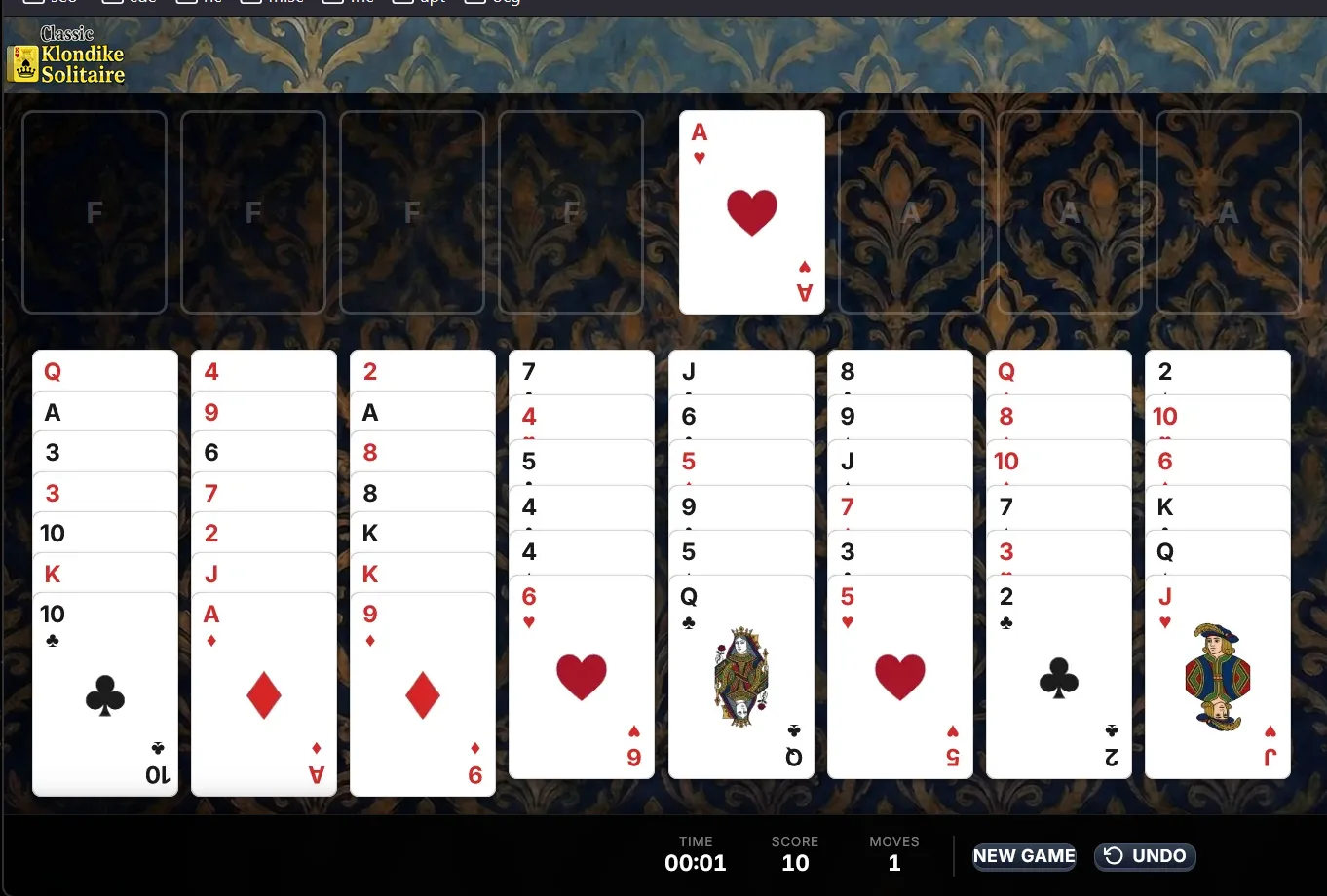
Task: Click the 2 of Hearts atop the rightmost column
Action: click(1218, 371)
